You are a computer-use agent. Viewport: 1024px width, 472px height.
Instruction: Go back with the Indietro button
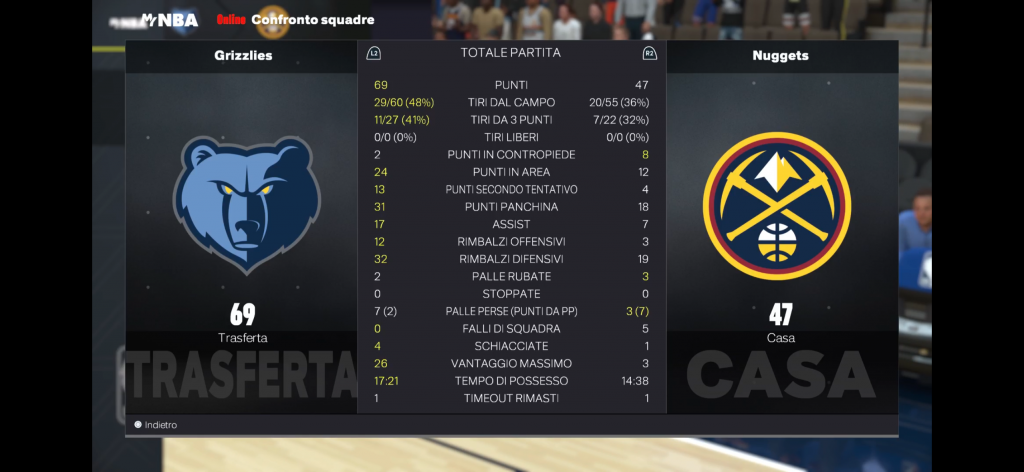click(156, 425)
